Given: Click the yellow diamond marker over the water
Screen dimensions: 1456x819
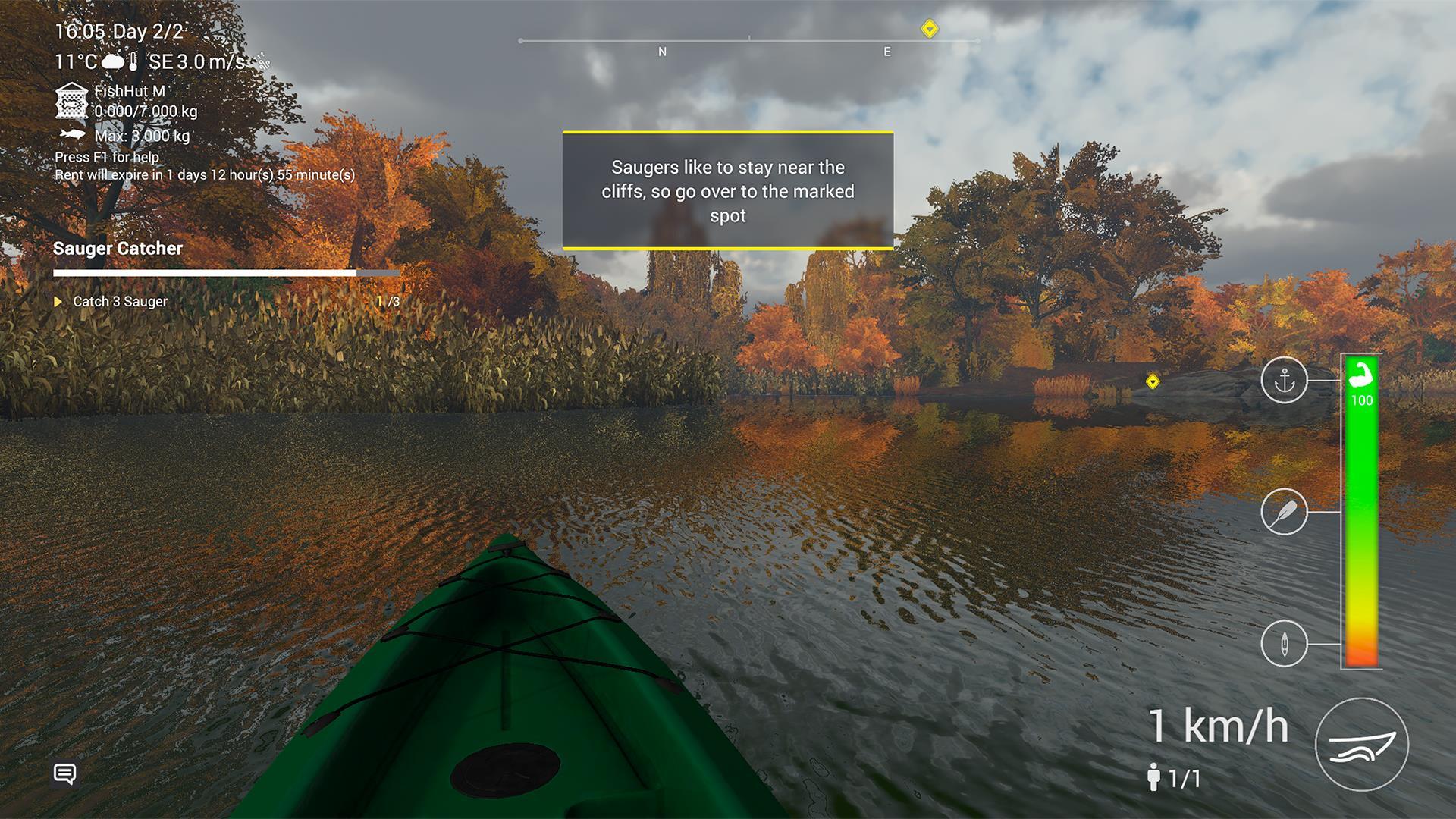Looking at the screenshot, I should (1153, 381).
